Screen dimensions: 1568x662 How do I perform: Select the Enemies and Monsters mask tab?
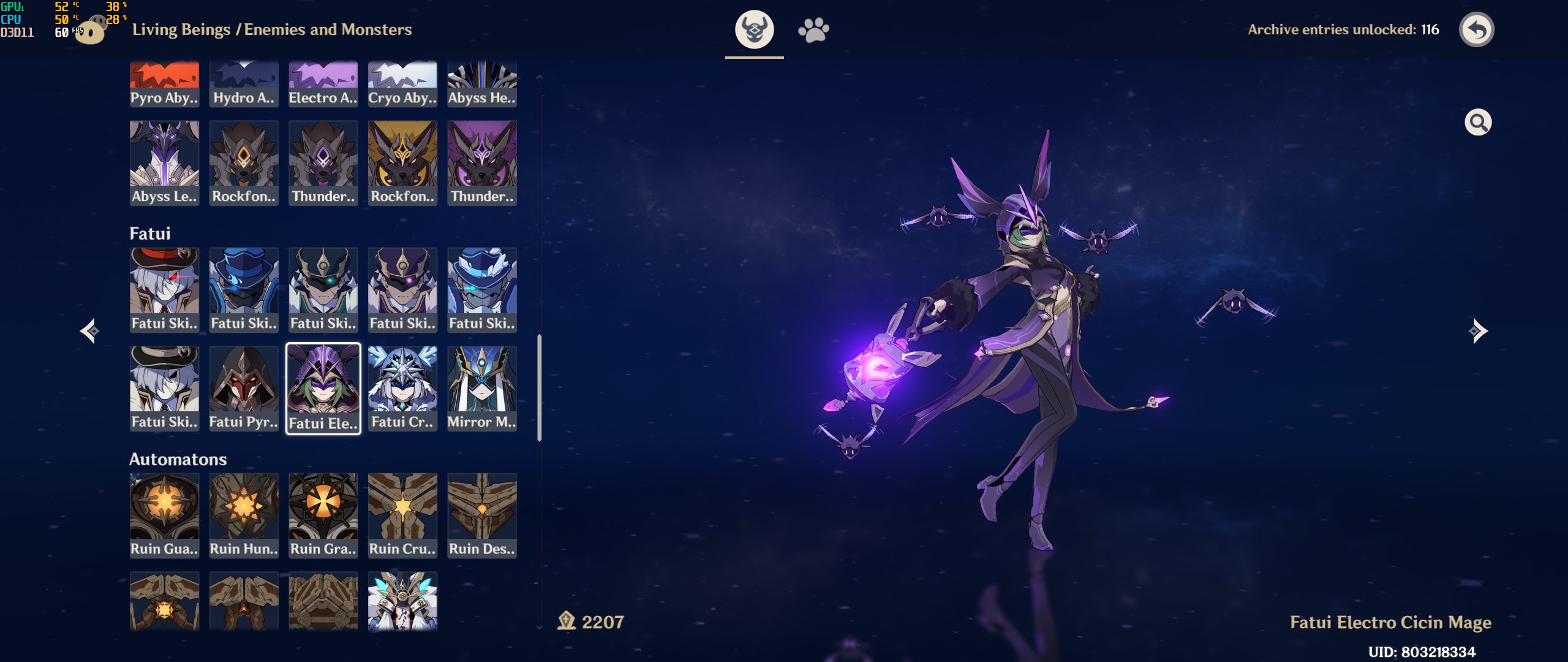coord(754,29)
